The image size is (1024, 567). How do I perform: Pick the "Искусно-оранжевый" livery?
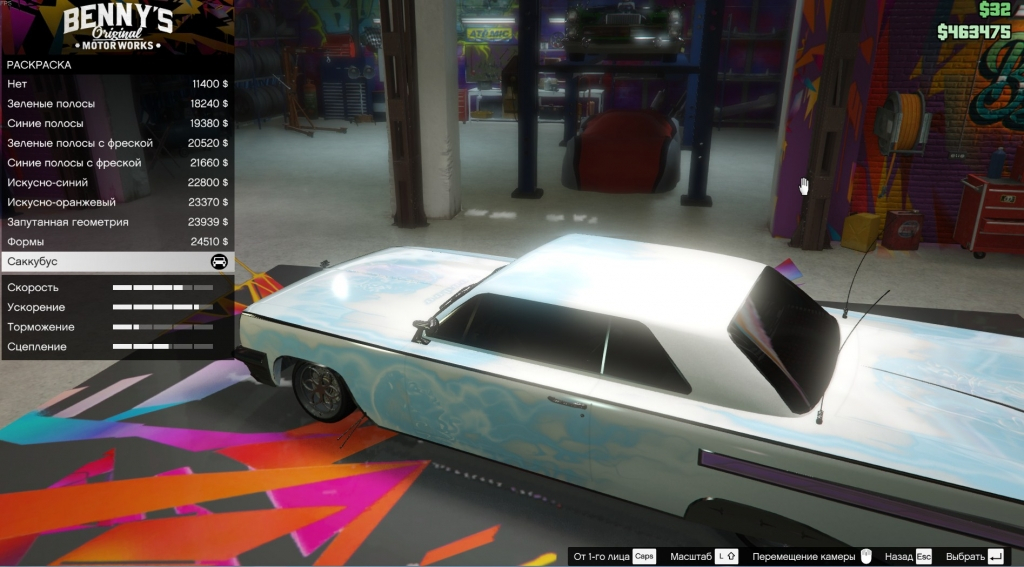pyautogui.click(x=117, y=202)
